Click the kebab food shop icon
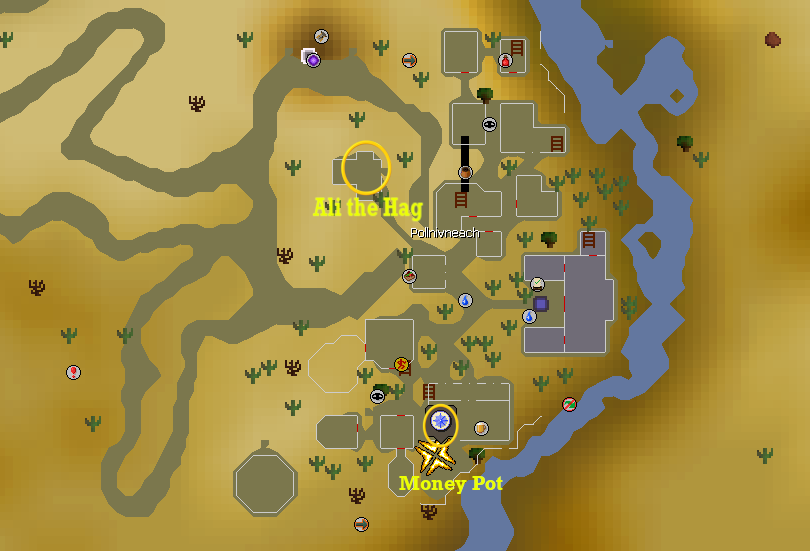The width and height of the screenshot is (810, 551). (x=409, y=276)
